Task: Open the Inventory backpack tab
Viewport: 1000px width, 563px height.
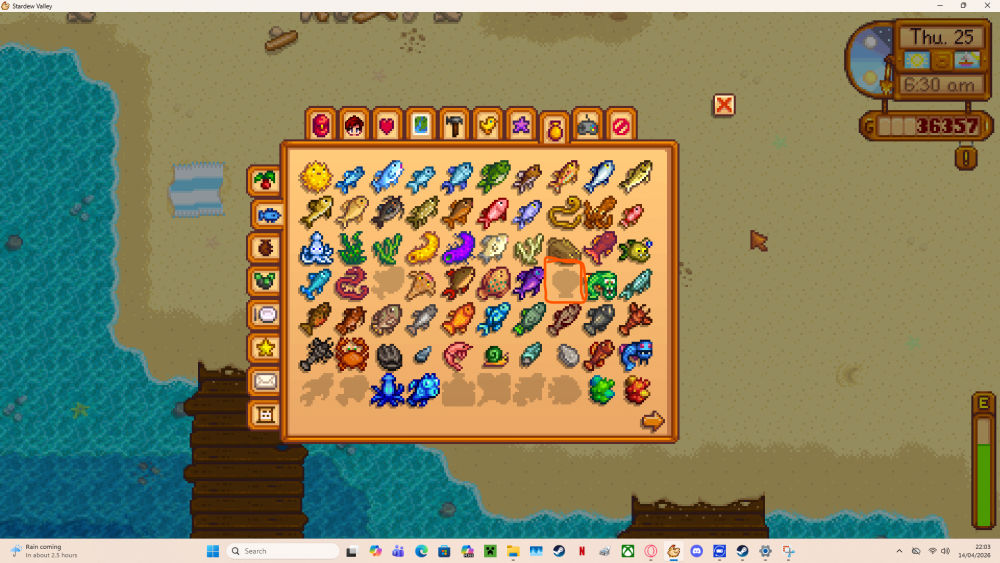Action: (321, 125)
